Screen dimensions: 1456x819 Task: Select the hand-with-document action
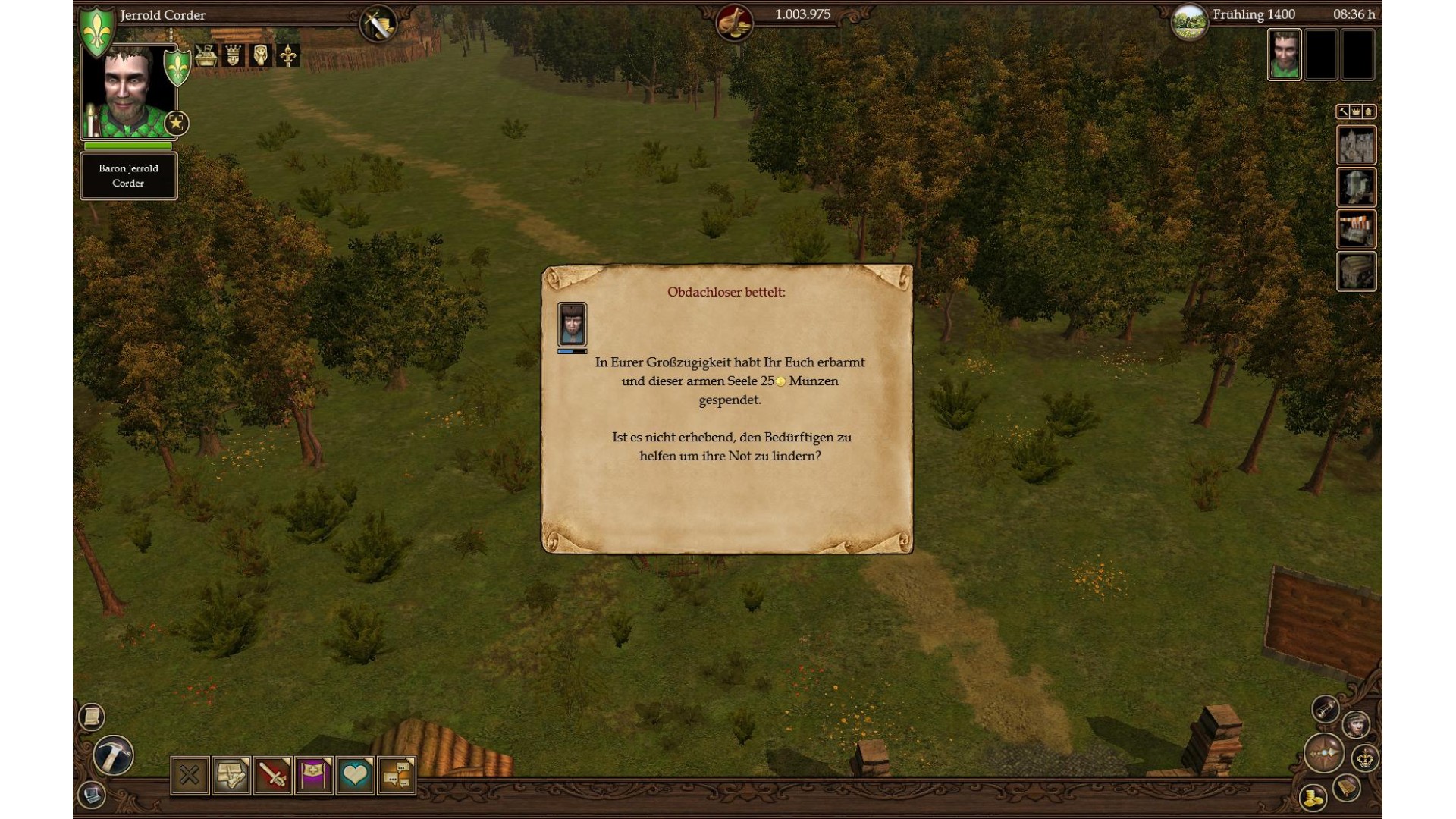click(231, 775)
